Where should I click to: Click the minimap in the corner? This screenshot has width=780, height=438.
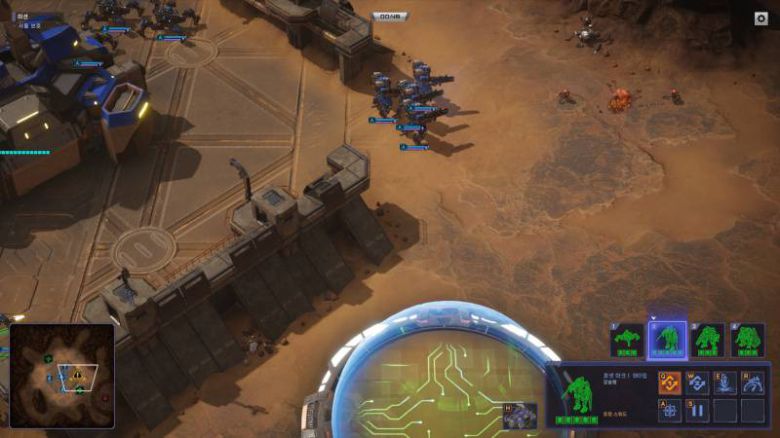pos(61,375)
